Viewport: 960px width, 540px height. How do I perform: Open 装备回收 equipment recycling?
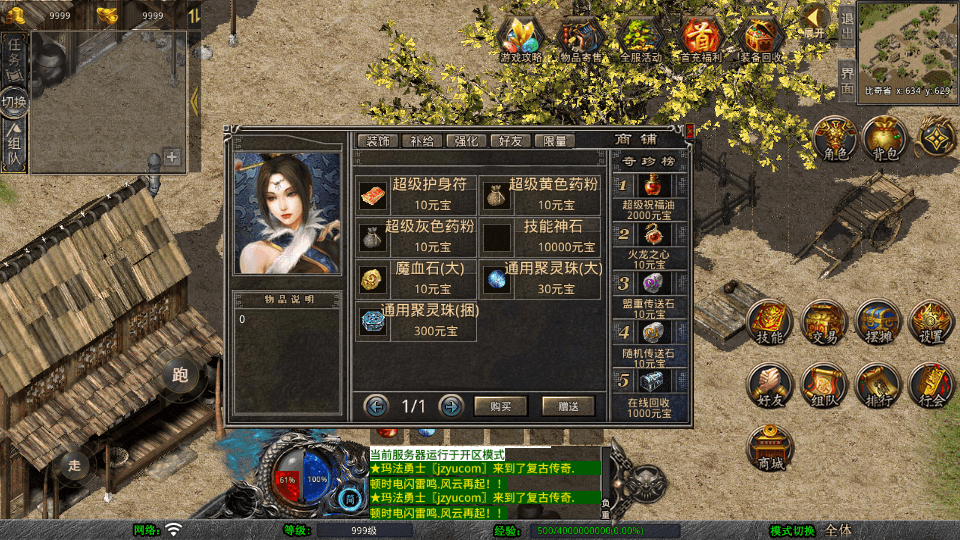pyautogui.click(x=763, y=39)
